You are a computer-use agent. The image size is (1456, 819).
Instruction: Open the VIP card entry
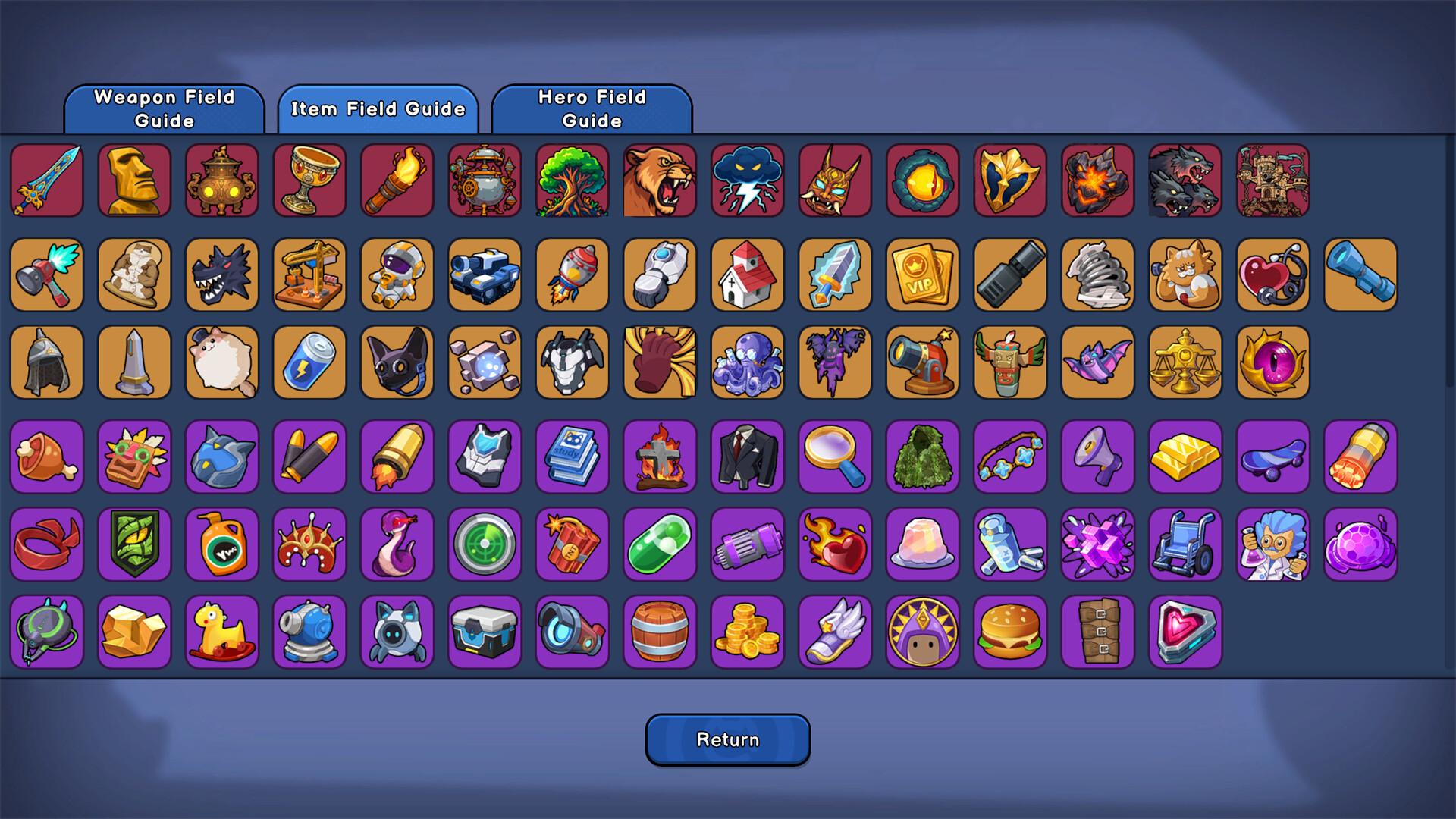click(x=922, y=275)
